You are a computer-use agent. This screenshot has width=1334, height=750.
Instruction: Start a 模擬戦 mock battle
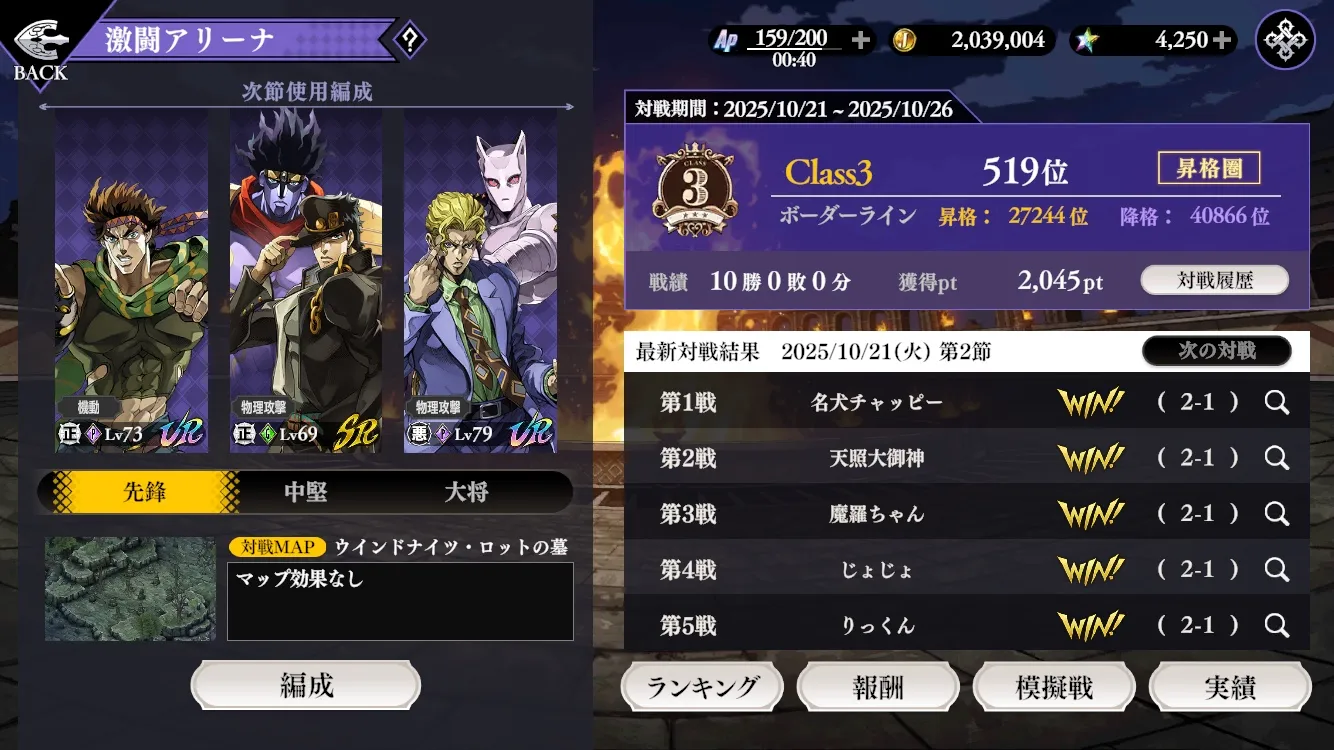pos(1054,688)
